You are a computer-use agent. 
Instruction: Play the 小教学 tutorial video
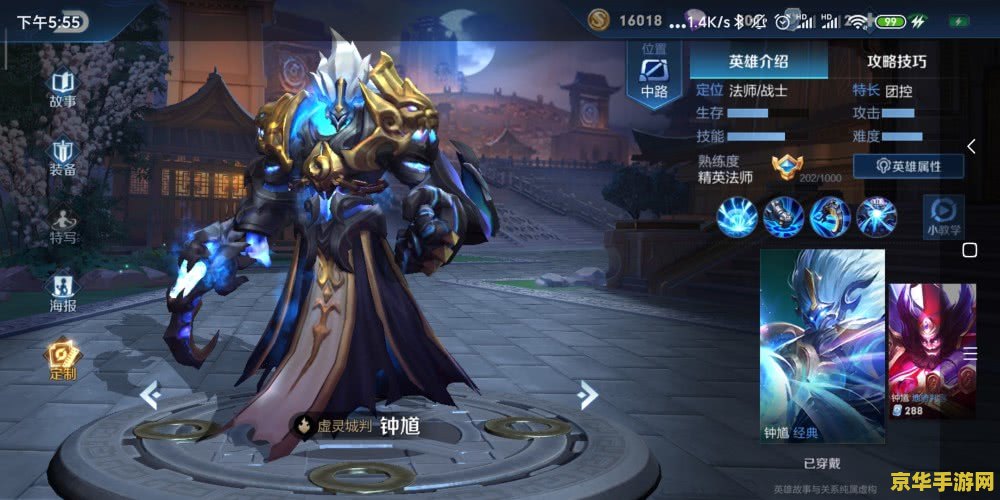pyautogui.click(x=942, y=216)
